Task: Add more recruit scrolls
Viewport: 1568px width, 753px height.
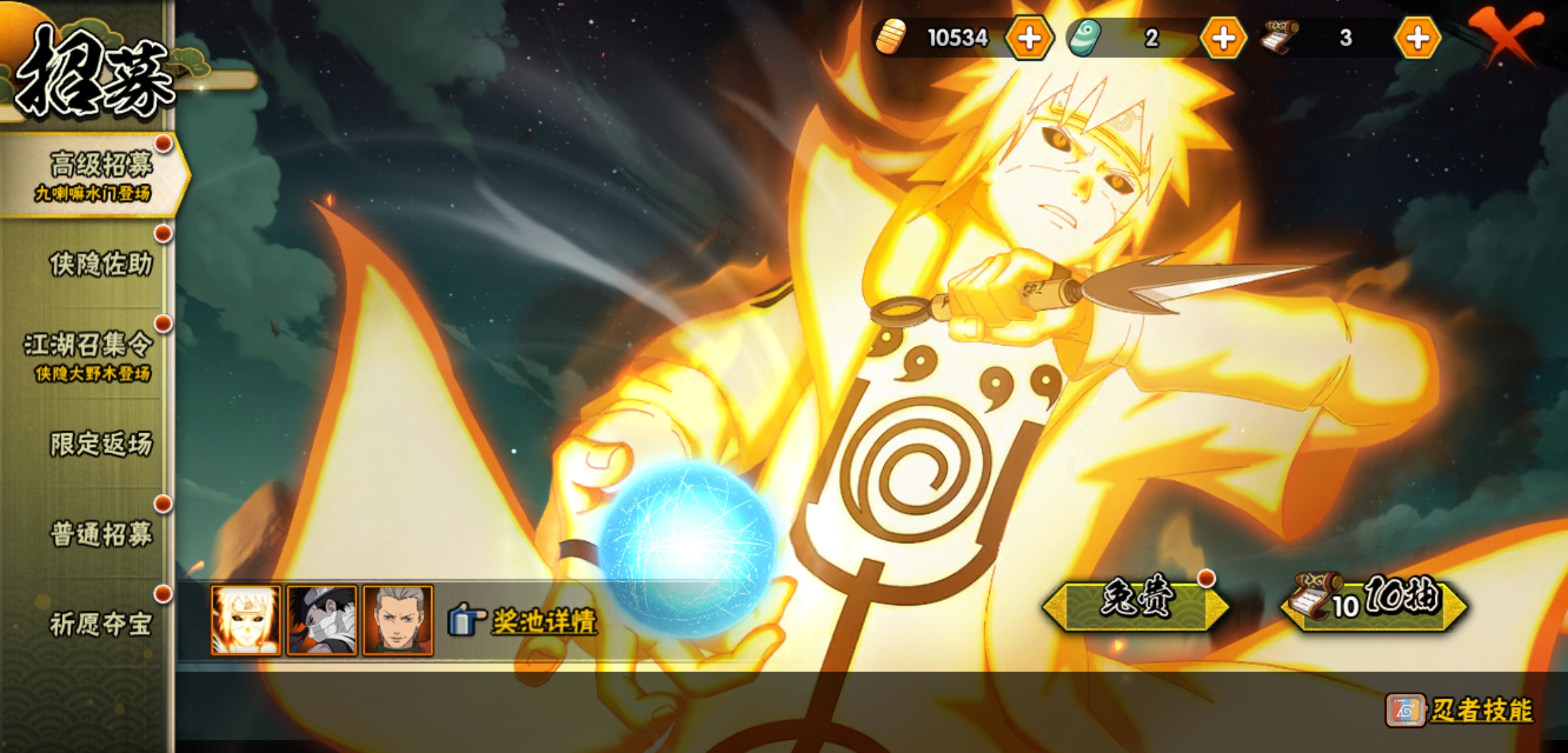Action: (x=1417, y=38)
